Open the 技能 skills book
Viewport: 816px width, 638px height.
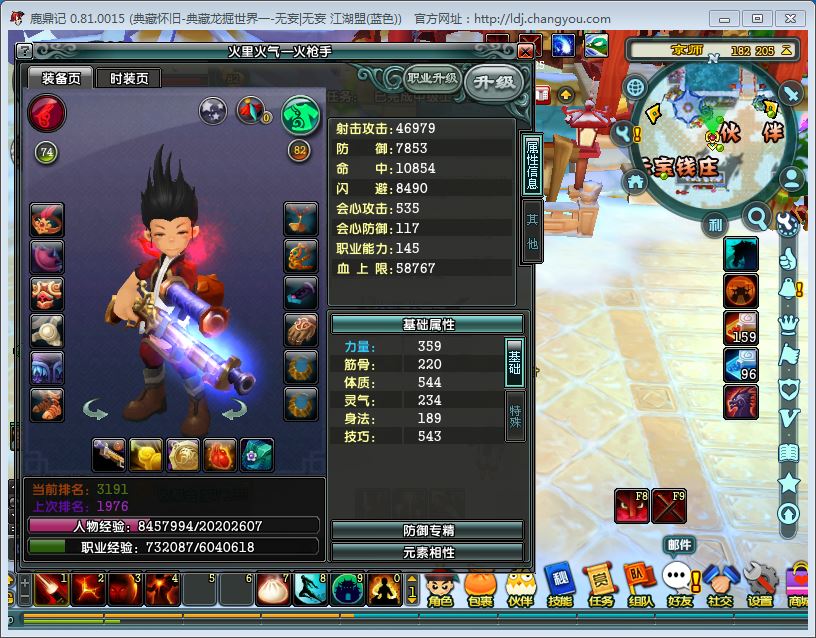pyautogui.click(x=559, y=590)
